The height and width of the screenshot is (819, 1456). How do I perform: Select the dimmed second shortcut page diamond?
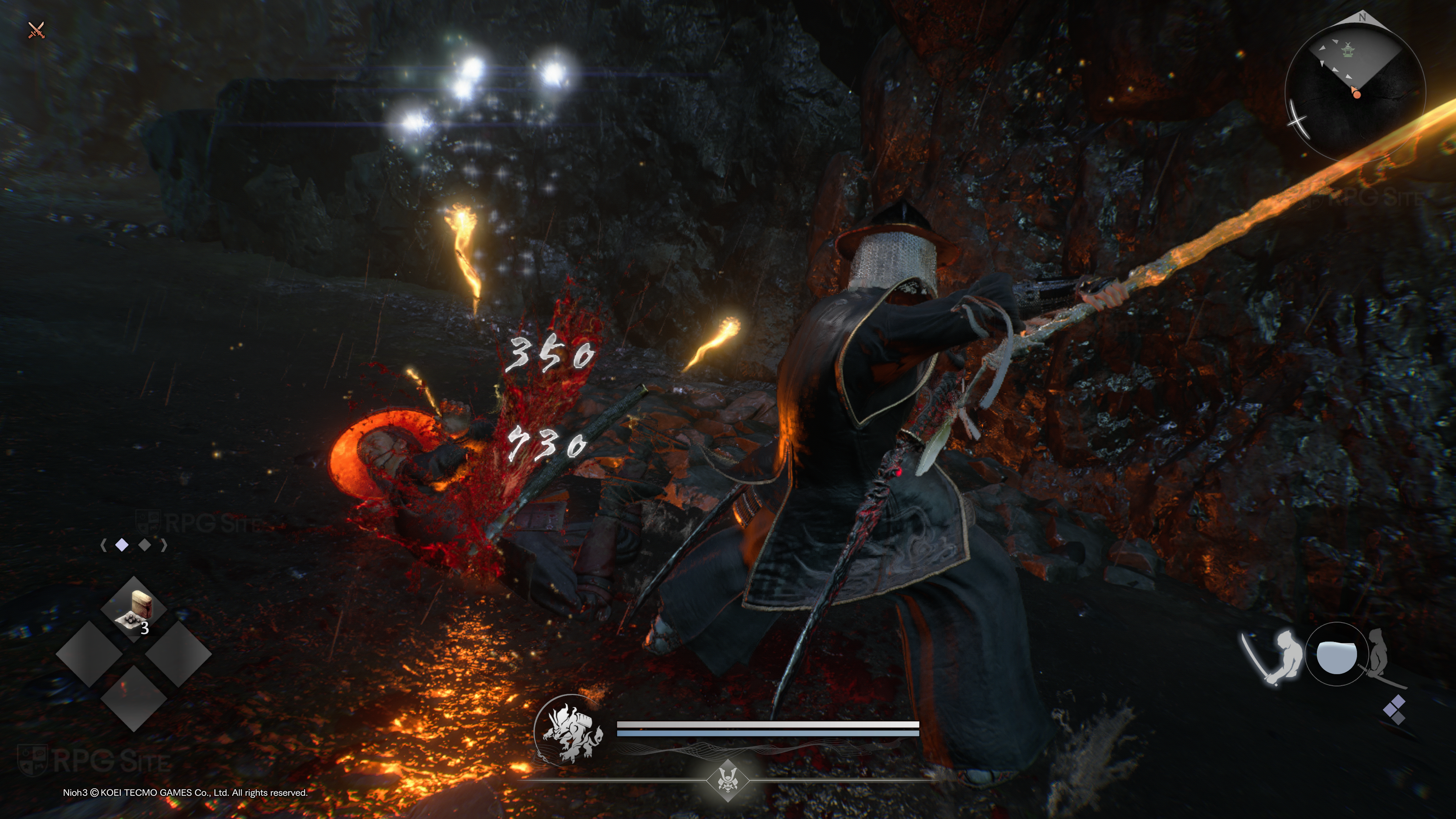point(145,545)
